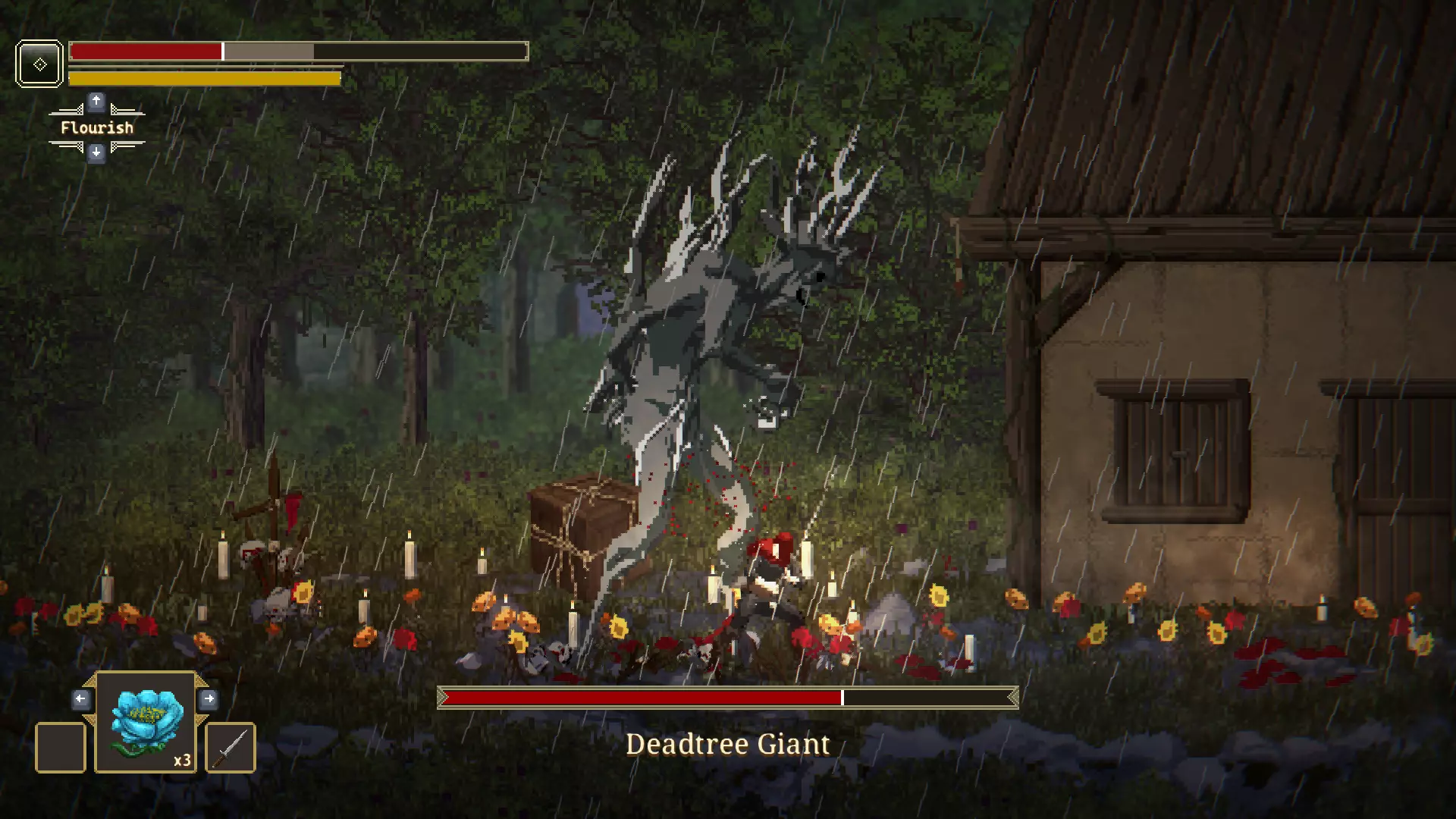Click the diamond emblem beside the health bar

coord(39,63)
